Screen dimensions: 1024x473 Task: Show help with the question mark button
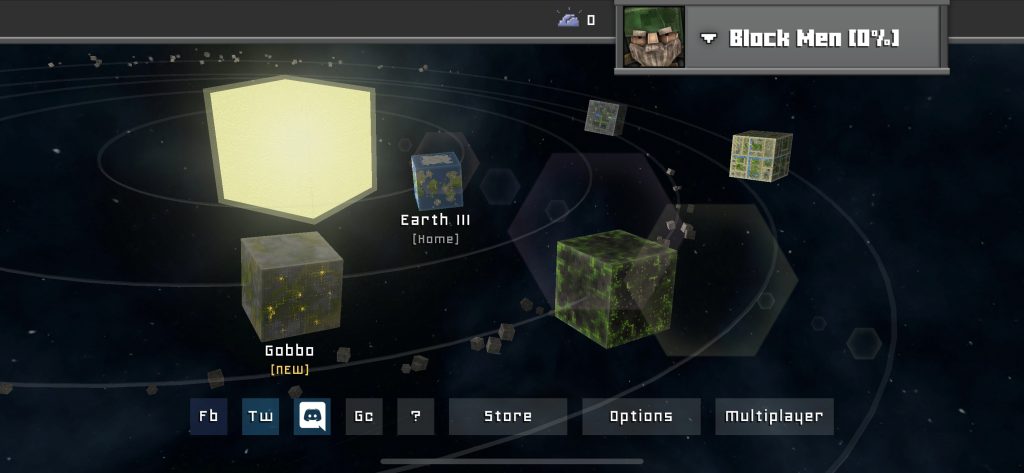416,416
